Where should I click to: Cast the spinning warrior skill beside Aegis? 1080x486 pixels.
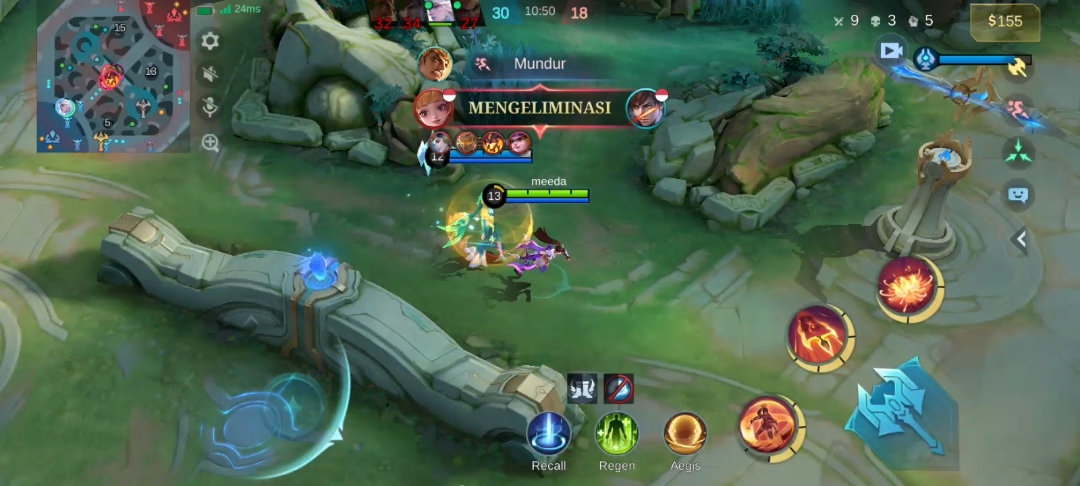(x=768, y=423)
